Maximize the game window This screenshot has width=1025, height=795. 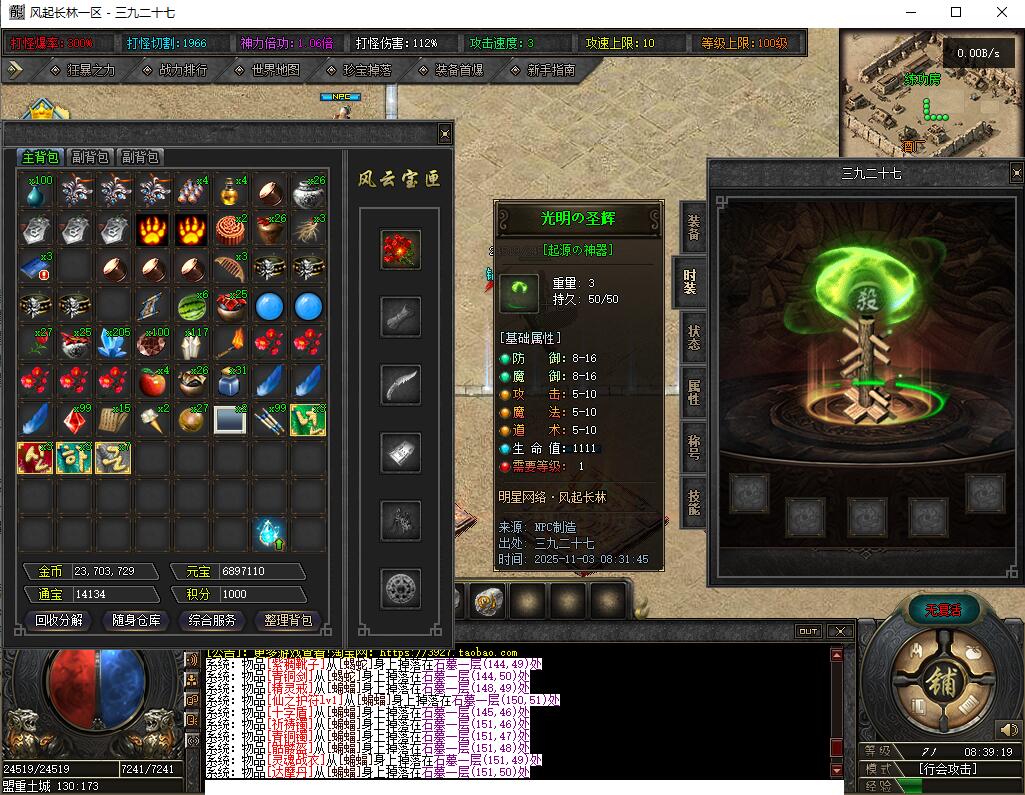pos(955,13)
